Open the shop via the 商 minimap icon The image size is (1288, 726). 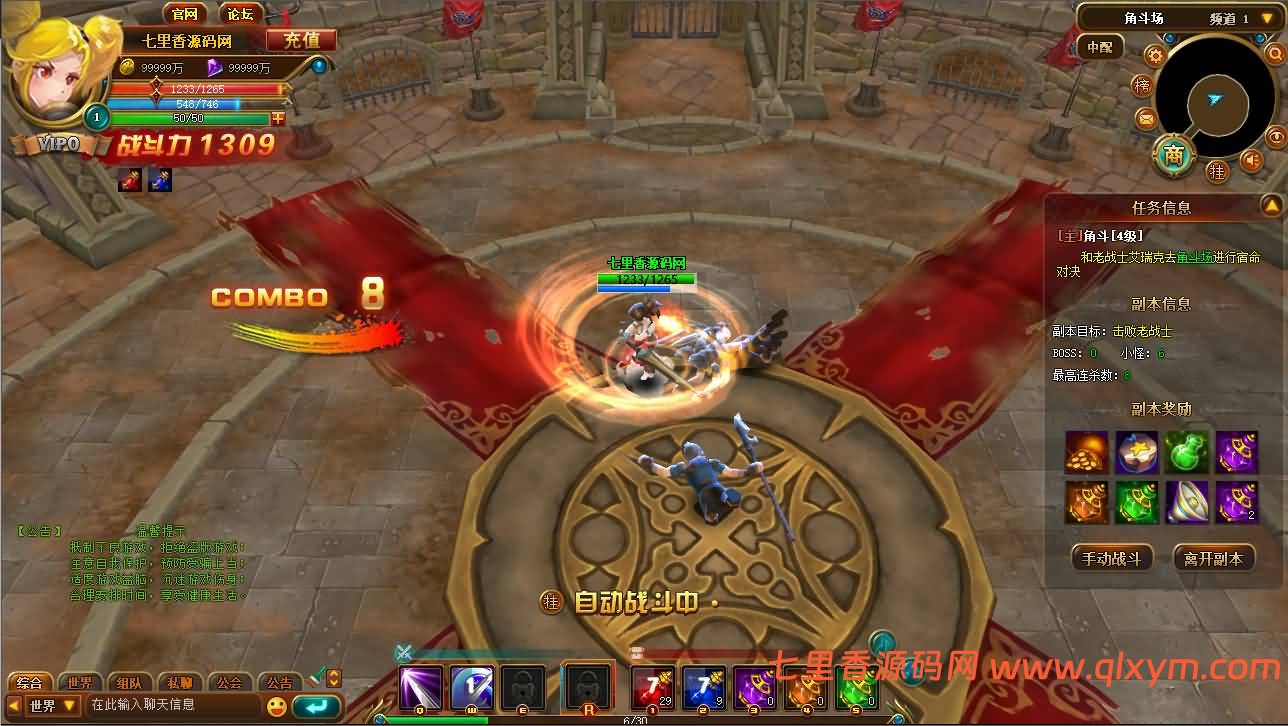(x=1173, y=154)
